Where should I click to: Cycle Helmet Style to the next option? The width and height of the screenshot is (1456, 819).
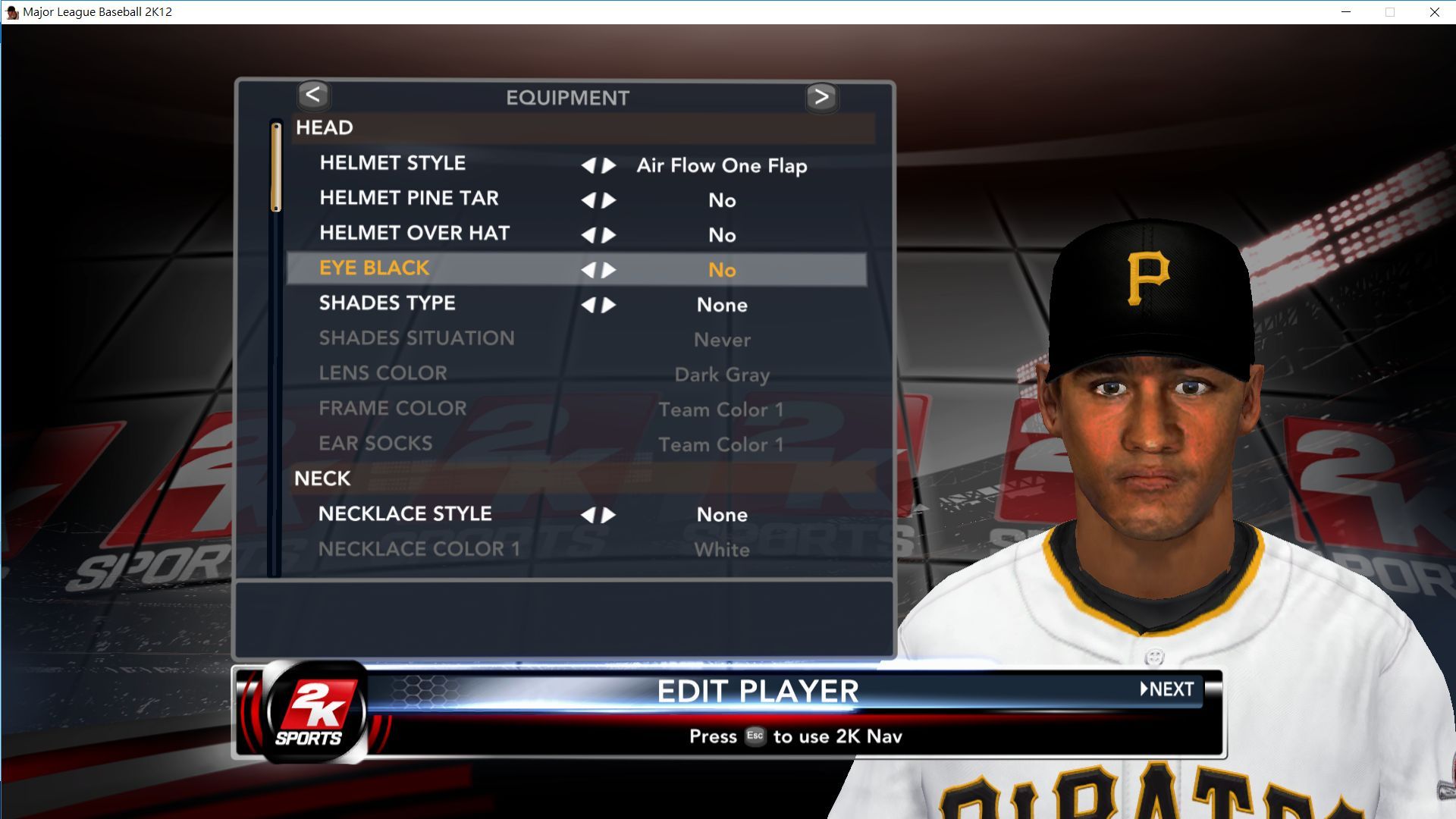point(609,165)
